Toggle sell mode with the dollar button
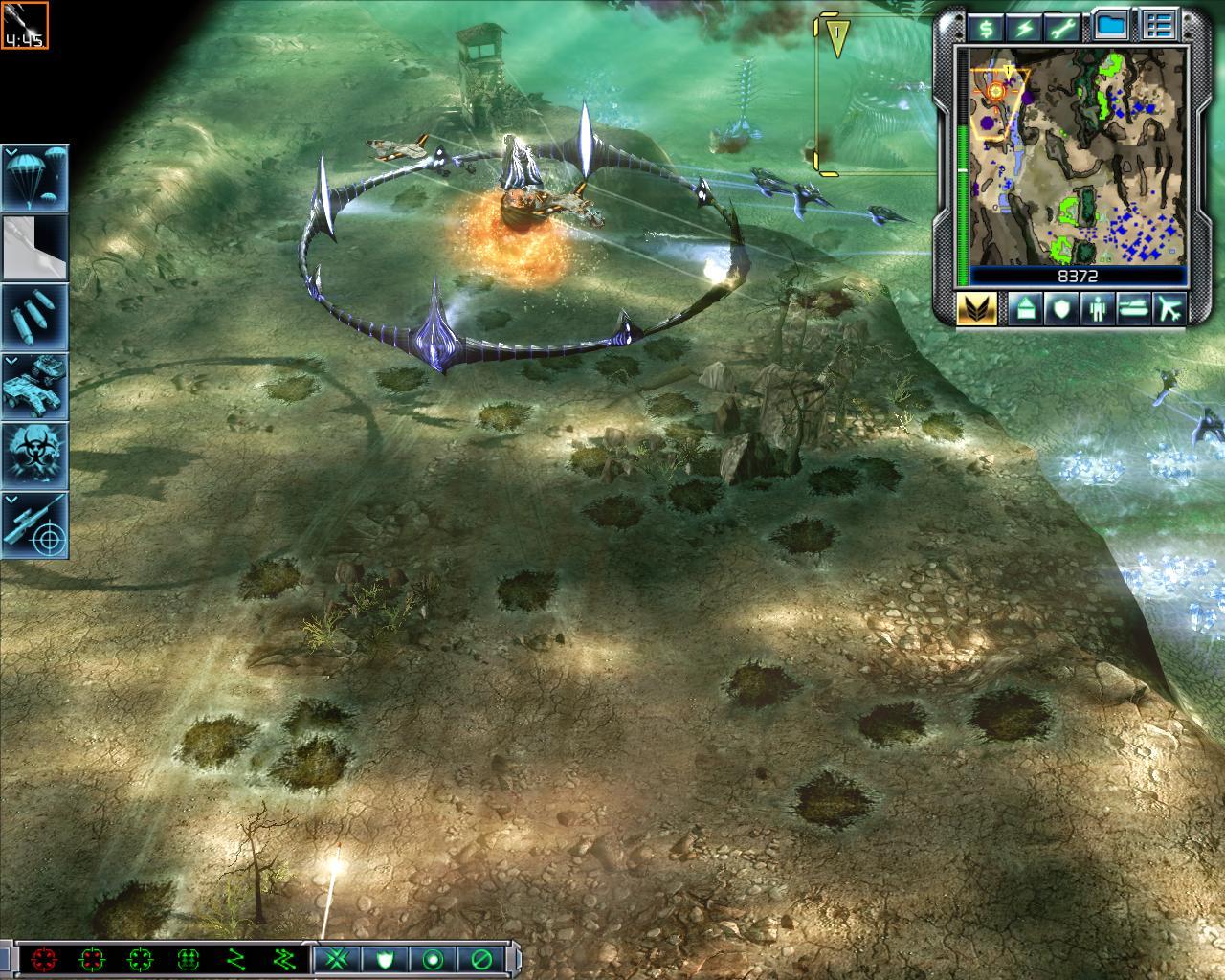Screen dimensions: 1225x980 pyautogui.click(x=984, y=26)
